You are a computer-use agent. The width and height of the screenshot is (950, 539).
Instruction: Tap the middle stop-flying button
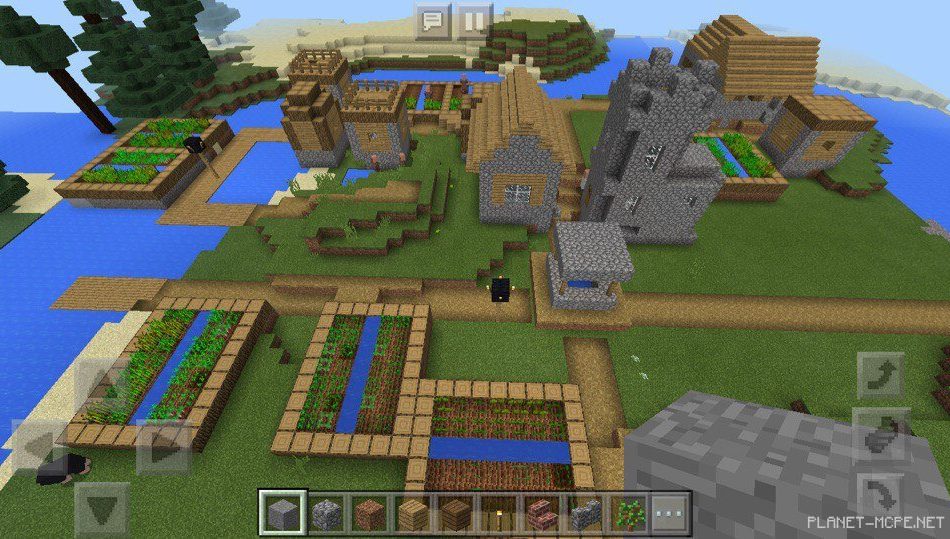(881, 435)
